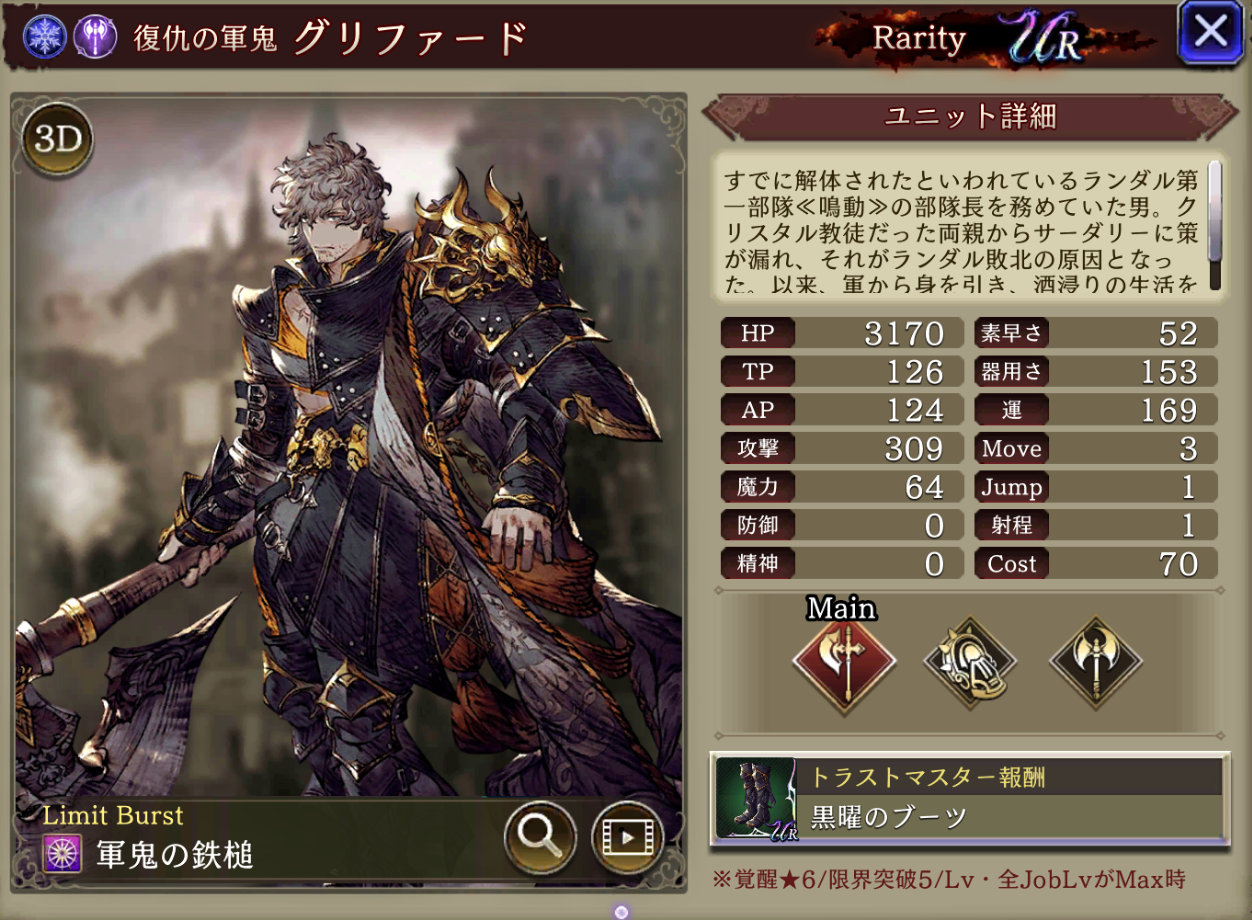Select the Main job halberd icon

(x=843, y=661)
